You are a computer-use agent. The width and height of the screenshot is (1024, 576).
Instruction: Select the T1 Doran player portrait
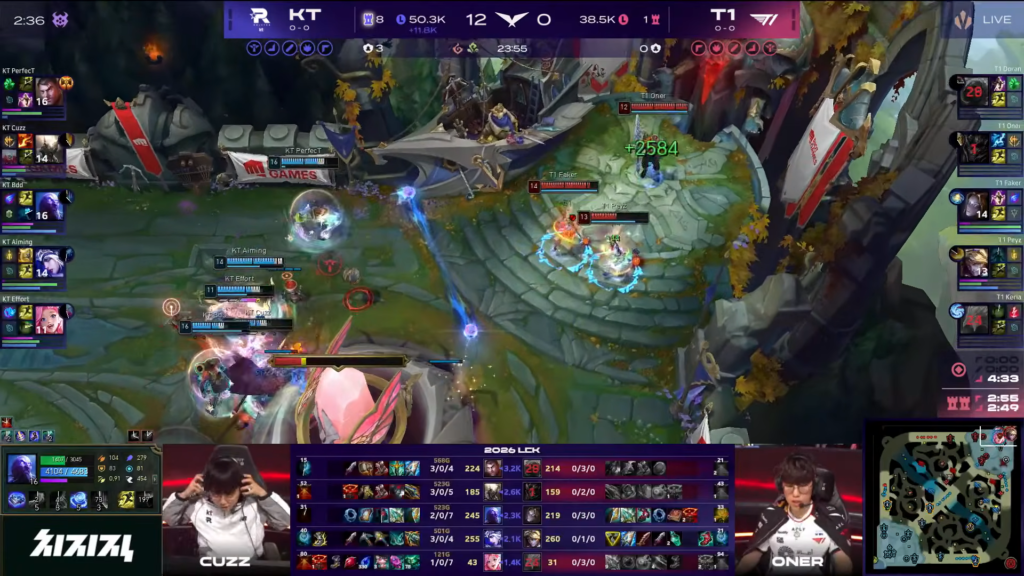[x=974, y=92]
